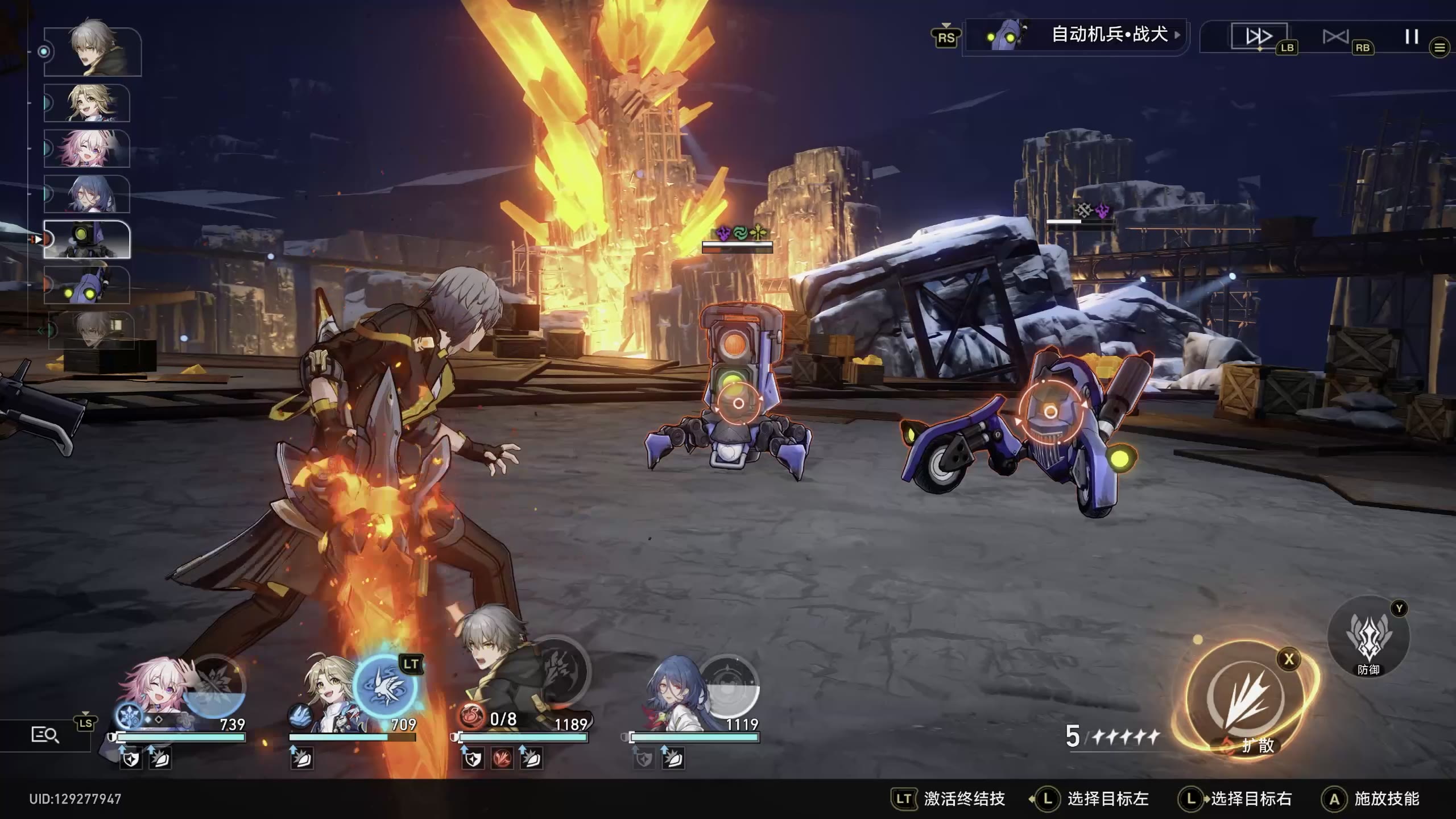The image size is (1456, 819).
Task: Open the battle details magnifier icon
Action: [x=44, y=735]
